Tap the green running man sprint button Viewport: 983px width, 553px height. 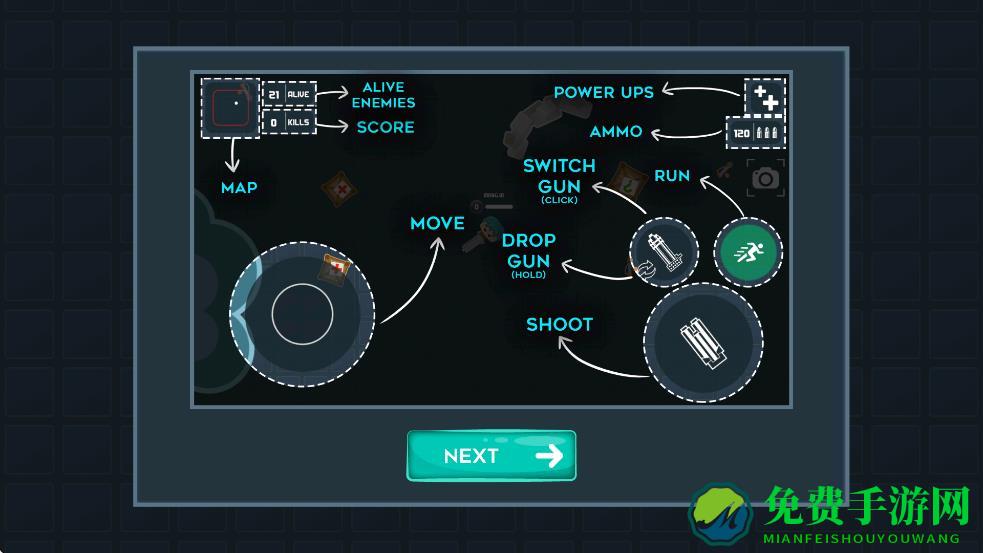(747, 252)
